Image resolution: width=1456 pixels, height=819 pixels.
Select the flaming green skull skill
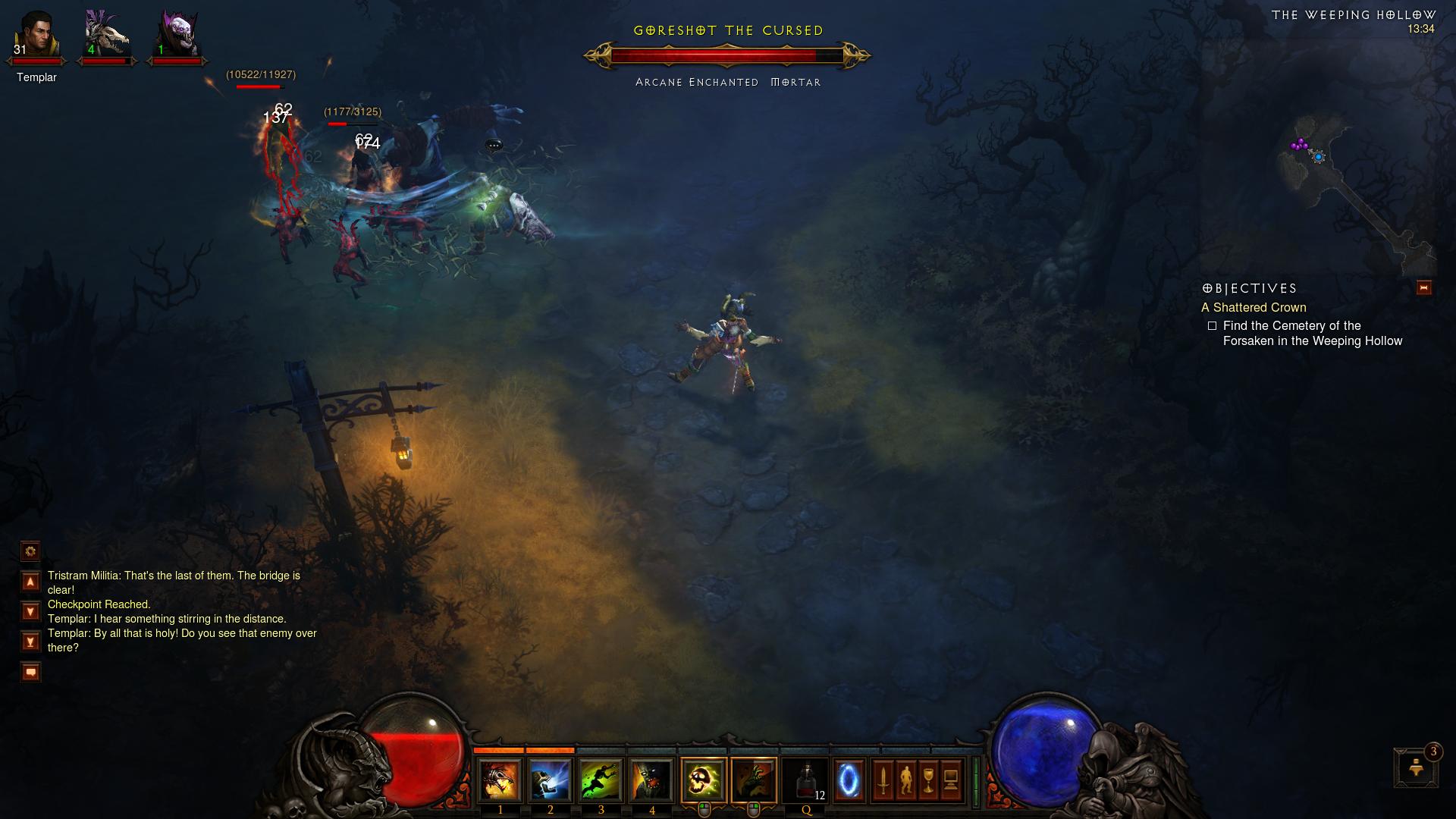[x=703, y=780]
